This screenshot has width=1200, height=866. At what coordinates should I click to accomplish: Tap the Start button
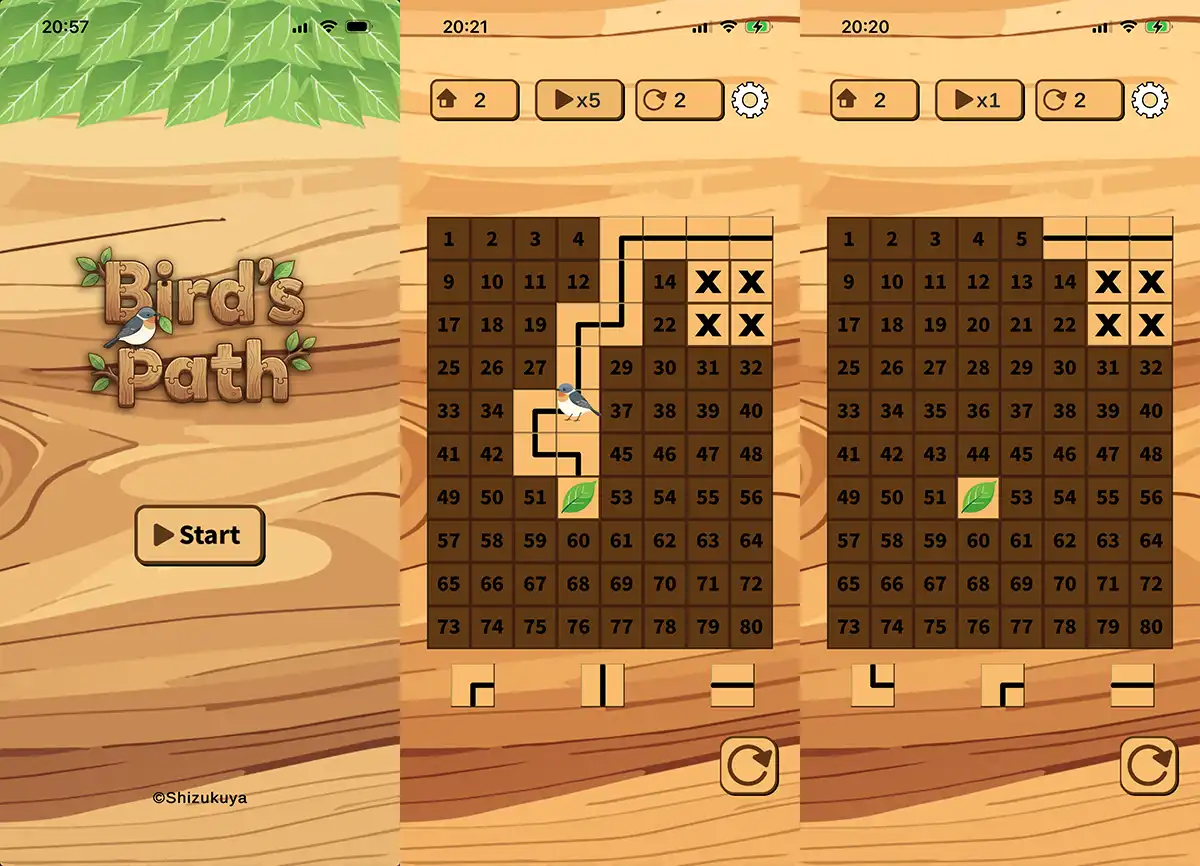[200, 535]
